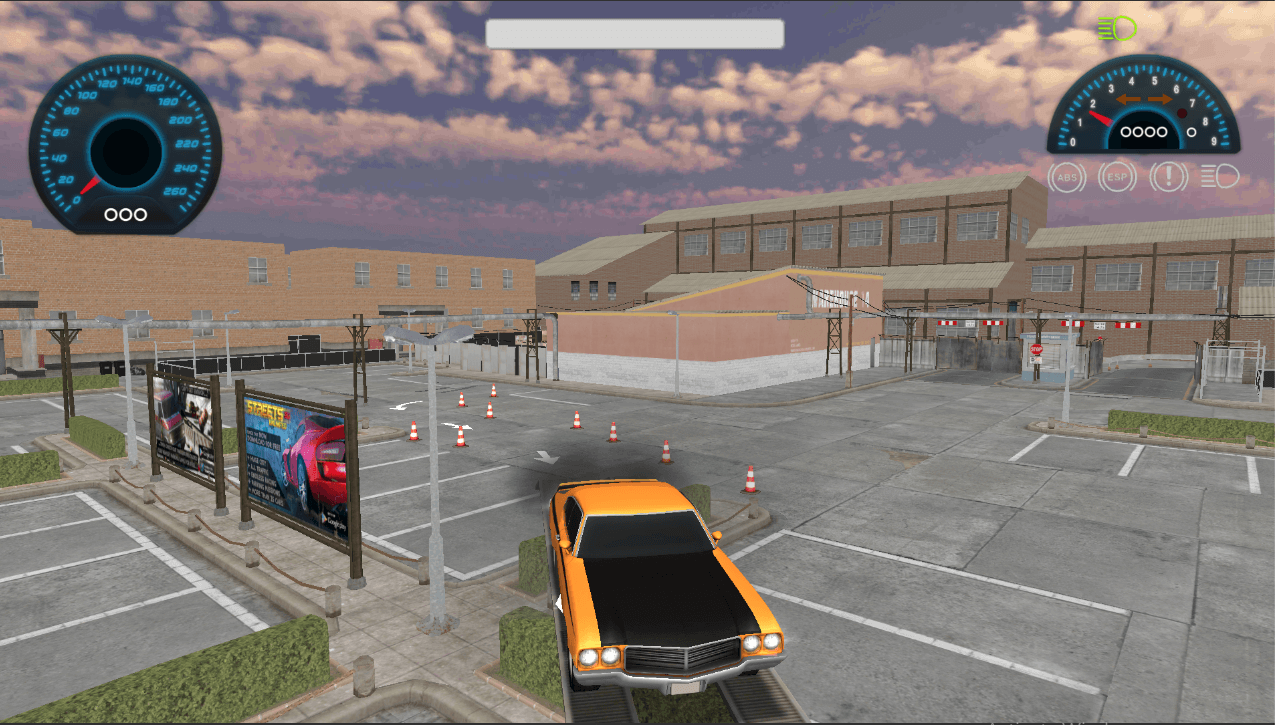The height and width of the screenshot is (725, 1275).
Task: Activate the right turn signal arrow
Action: click(1160, 100)
